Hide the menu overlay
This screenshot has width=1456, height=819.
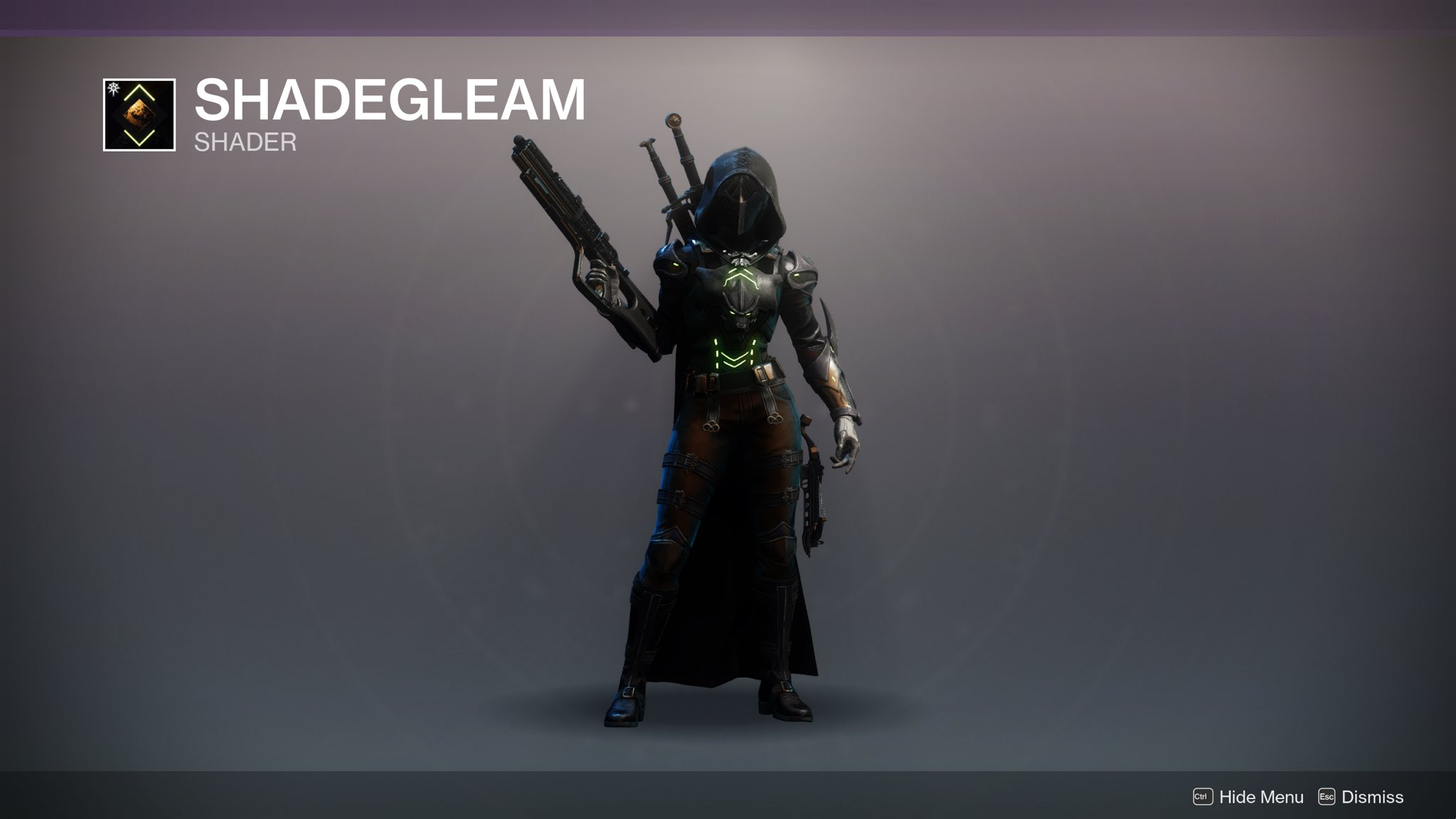pos(1248,797)
